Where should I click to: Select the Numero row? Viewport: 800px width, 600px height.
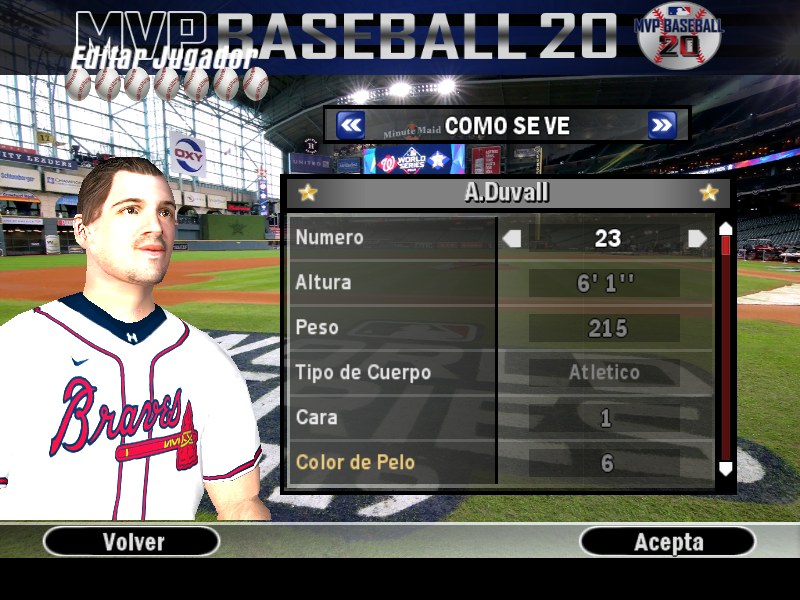tap(392, 238)
